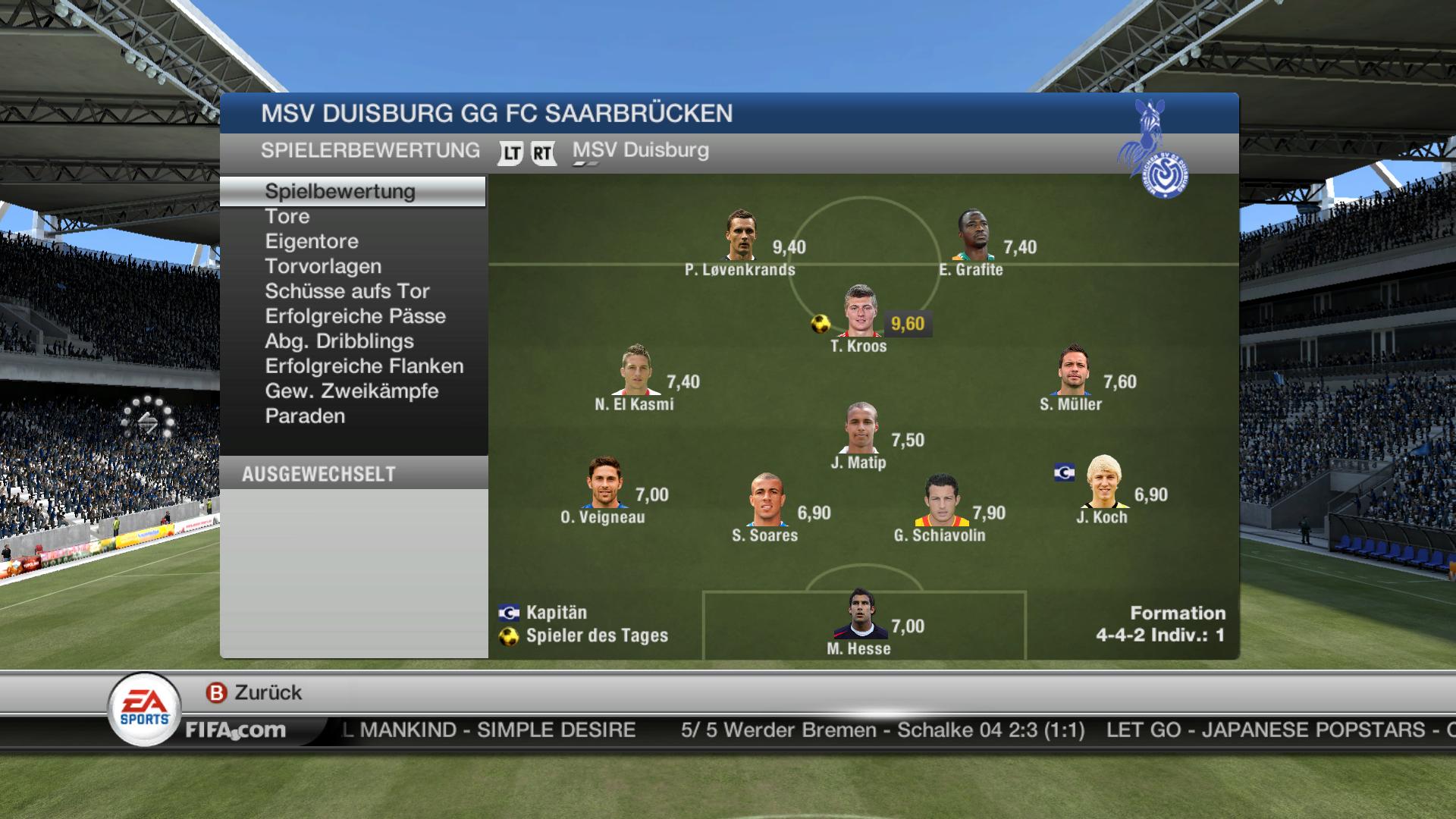Choose the Abg. Dribblings entry
Viewport: 1456px width, 819px height.
click(339, 341)
